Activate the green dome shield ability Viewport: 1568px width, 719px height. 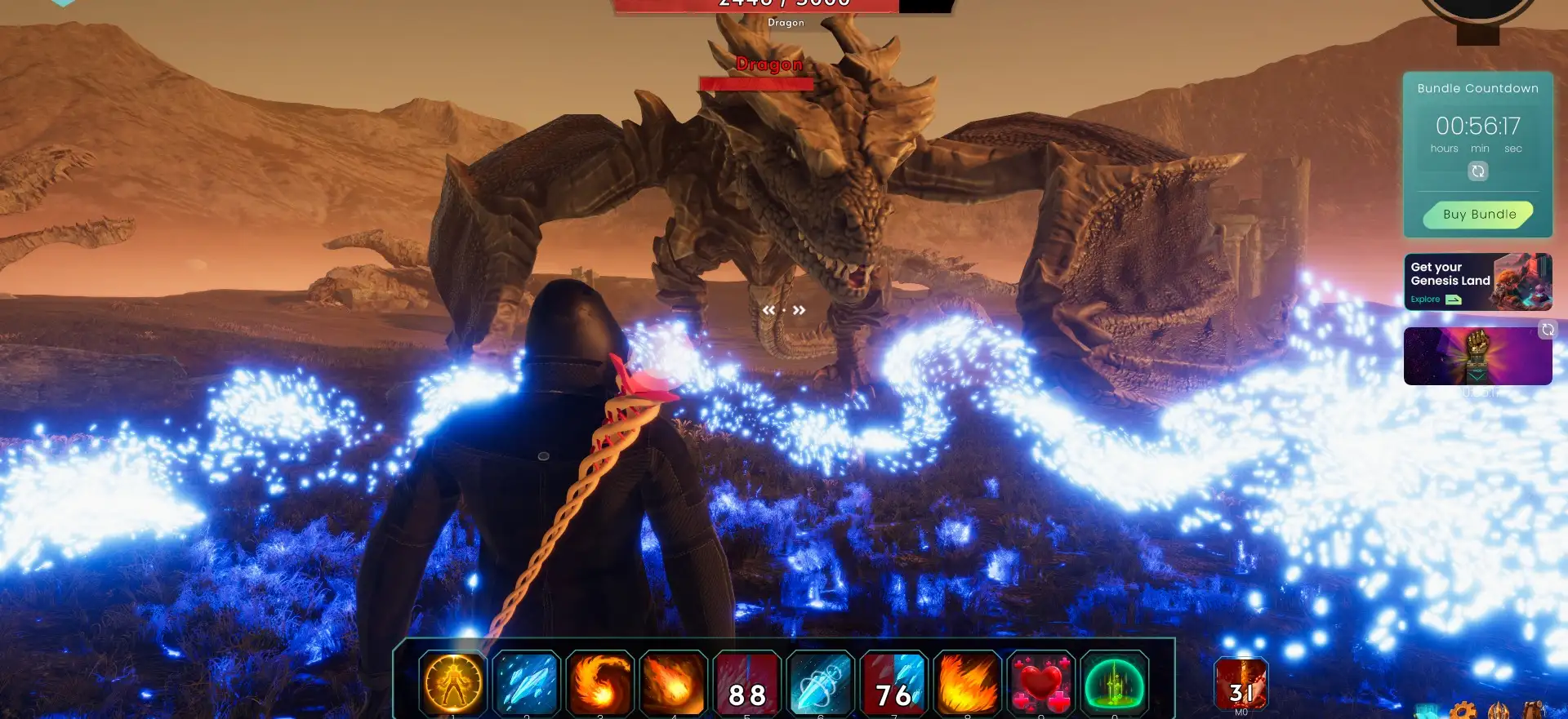point(1115,684)
